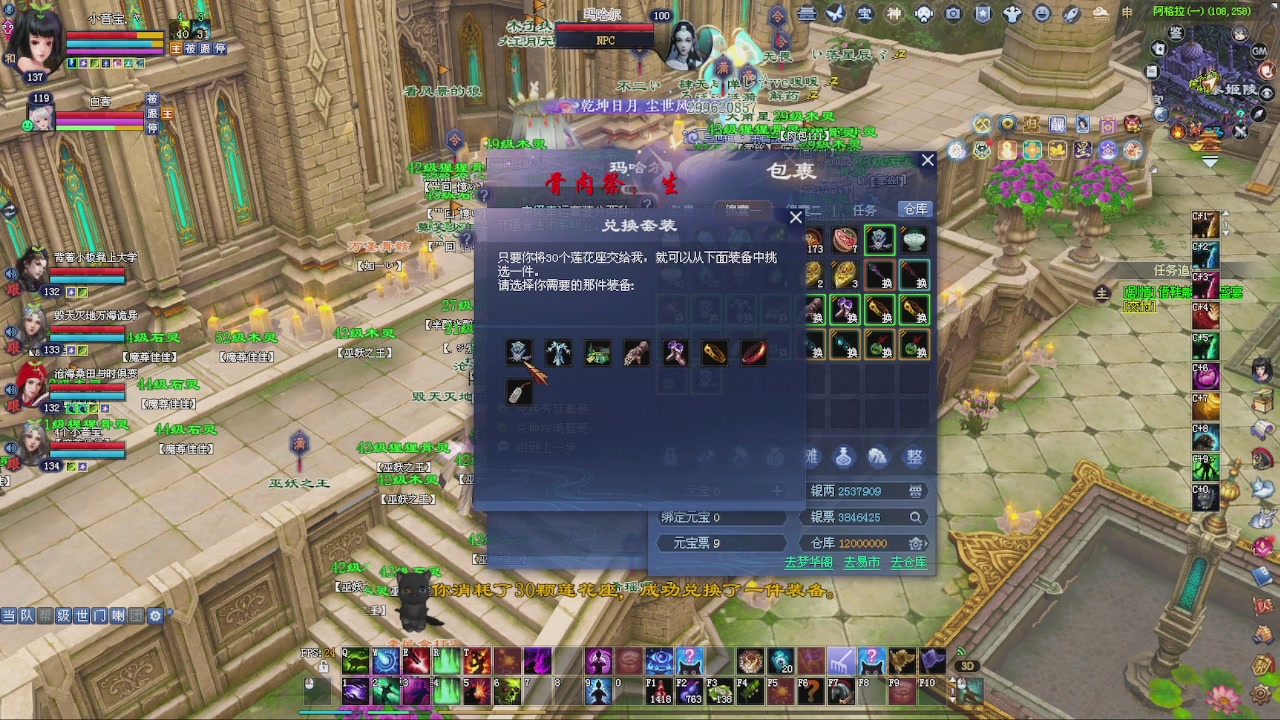
Task: Click the potion bottle icon in the bag toolbar
Action: click(x=843, y=457)
